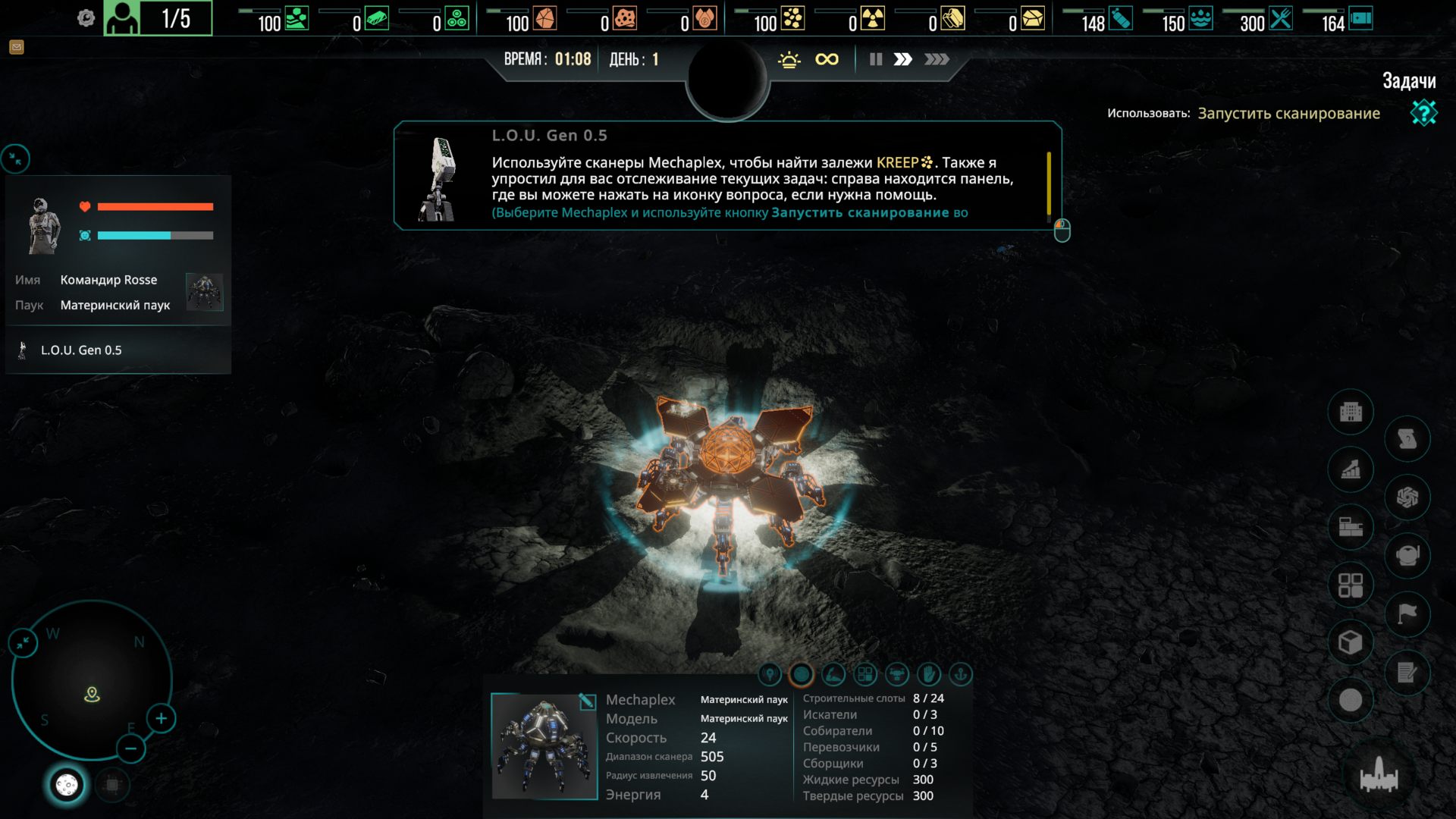The height and width of the screenshot is (819, 1456).
Task: Pause the game time
Action: click(876, 59)
